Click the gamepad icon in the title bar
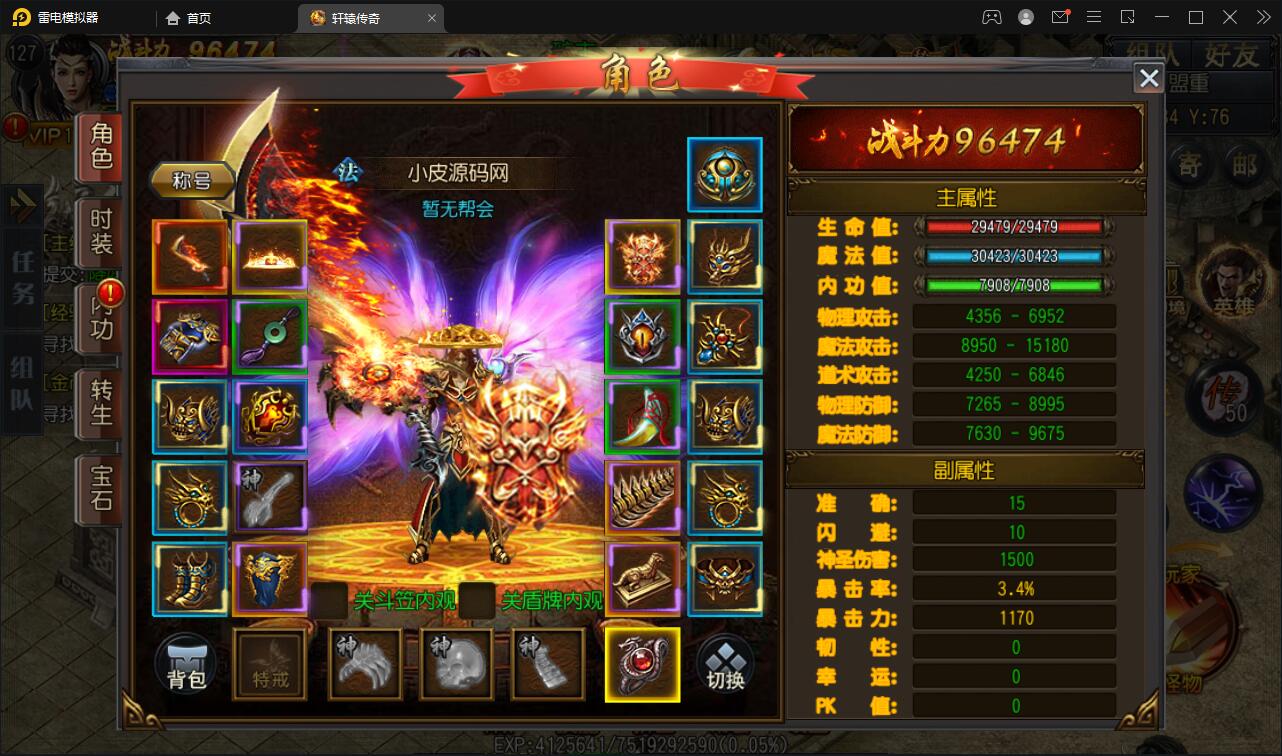The width and height of the screenshot is (1282, 756). point(993,17)
